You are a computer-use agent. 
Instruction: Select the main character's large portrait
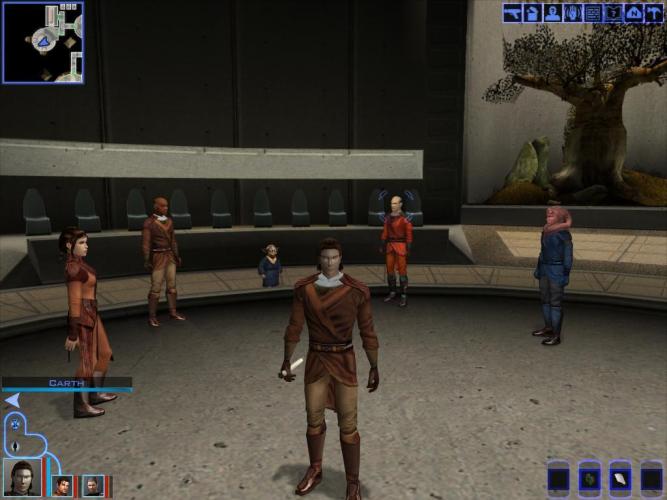click(x=22, y=479)
